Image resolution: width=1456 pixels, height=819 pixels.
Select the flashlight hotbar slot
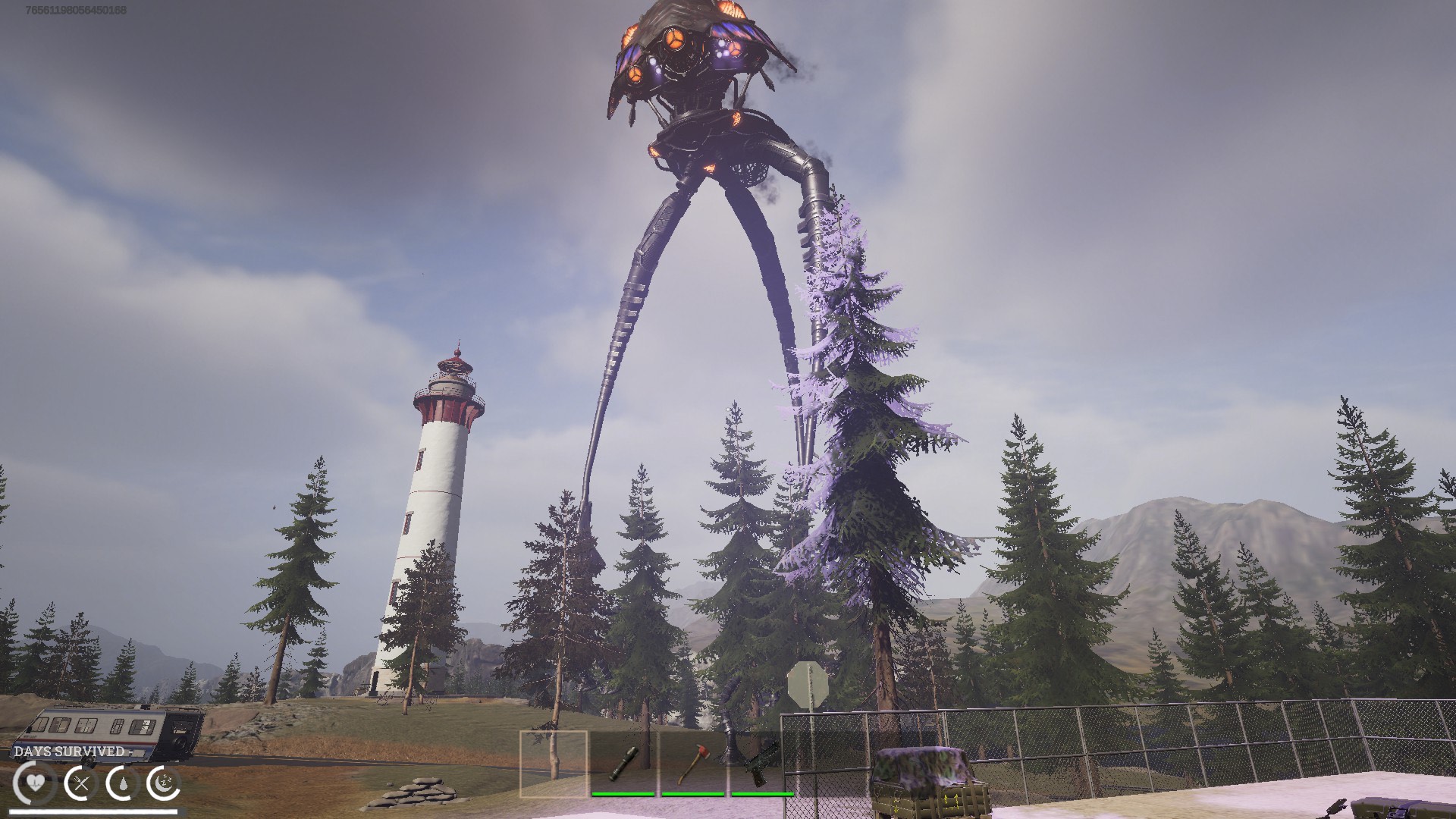coord(623,763)
